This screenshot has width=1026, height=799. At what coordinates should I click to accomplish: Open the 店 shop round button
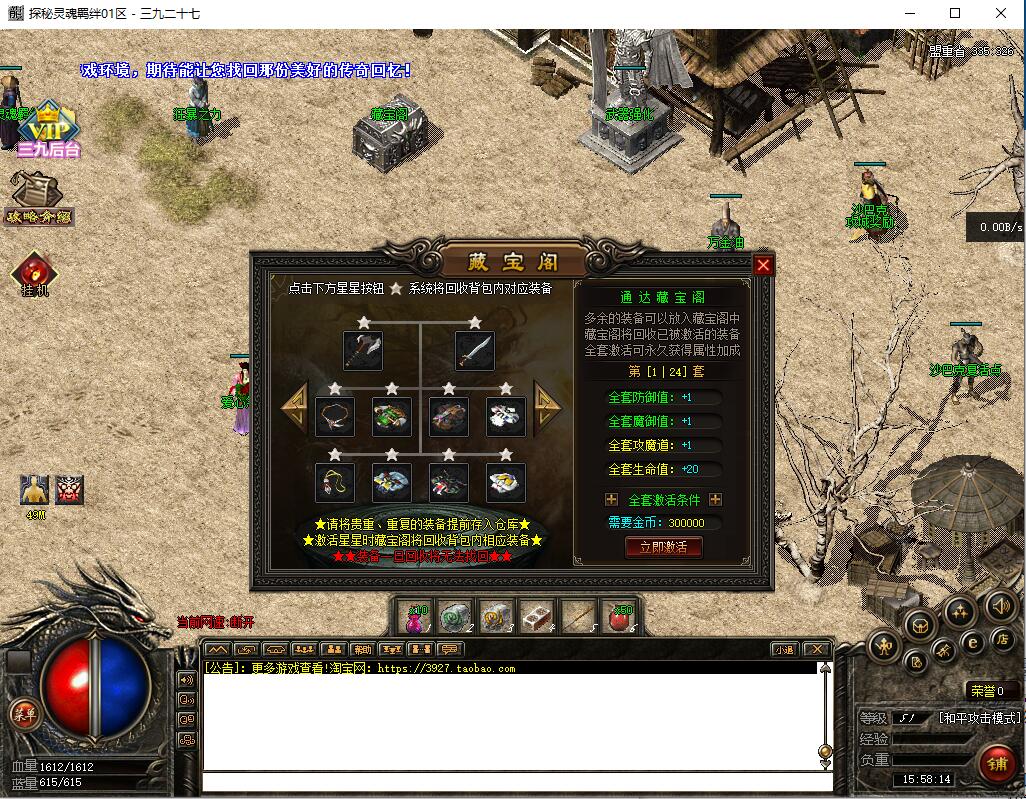1001,638
